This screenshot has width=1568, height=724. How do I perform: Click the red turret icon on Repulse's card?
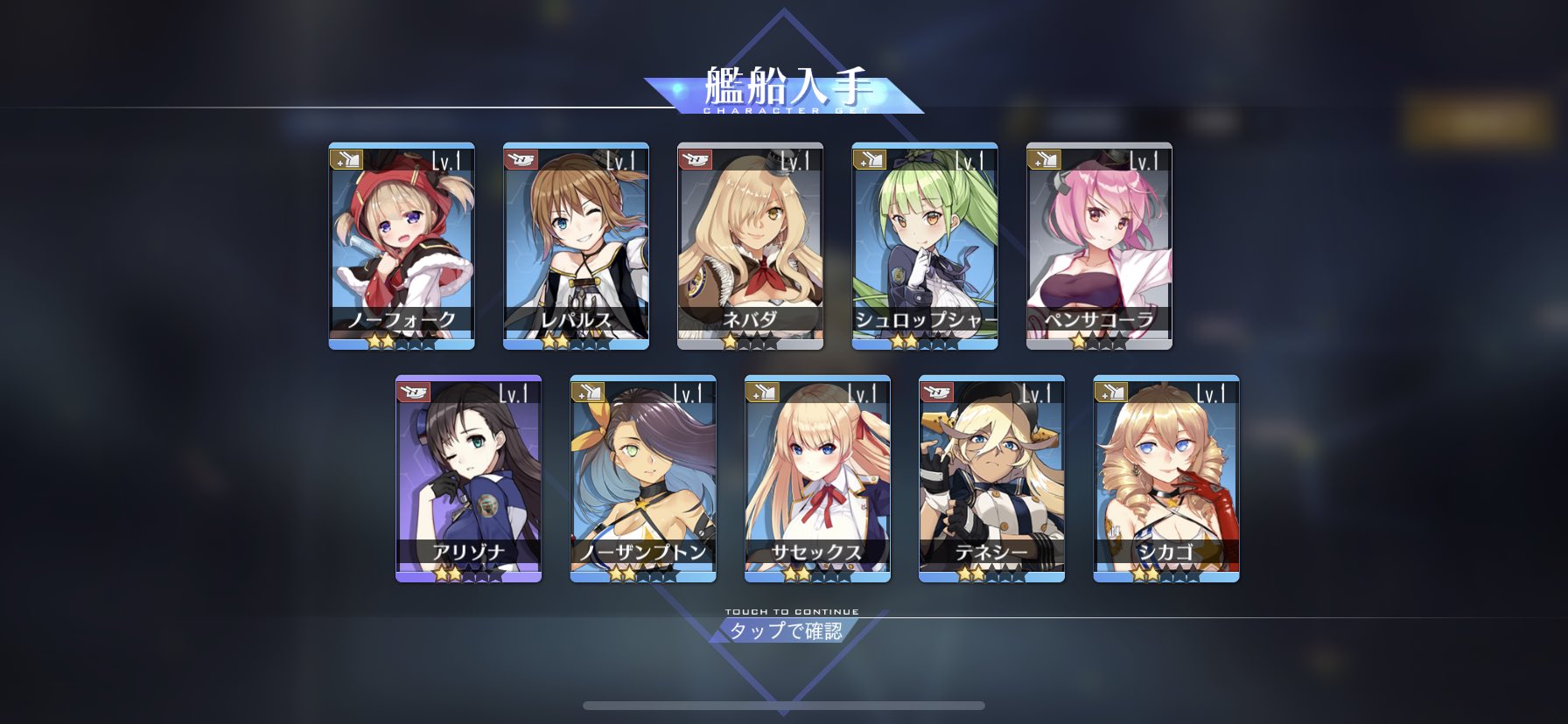click(522, 157)
